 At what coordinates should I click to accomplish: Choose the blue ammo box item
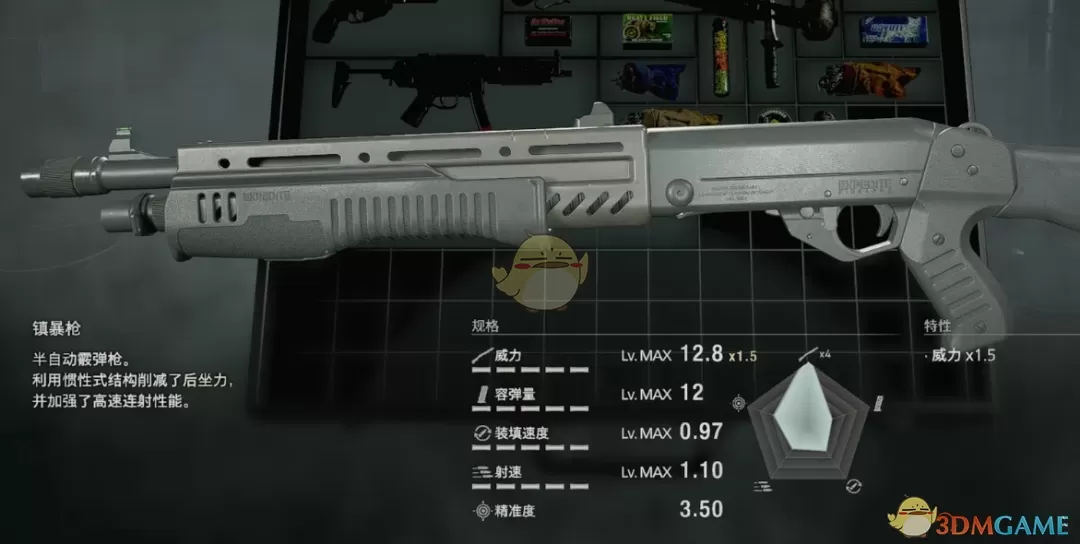click(x=893, y=30)
